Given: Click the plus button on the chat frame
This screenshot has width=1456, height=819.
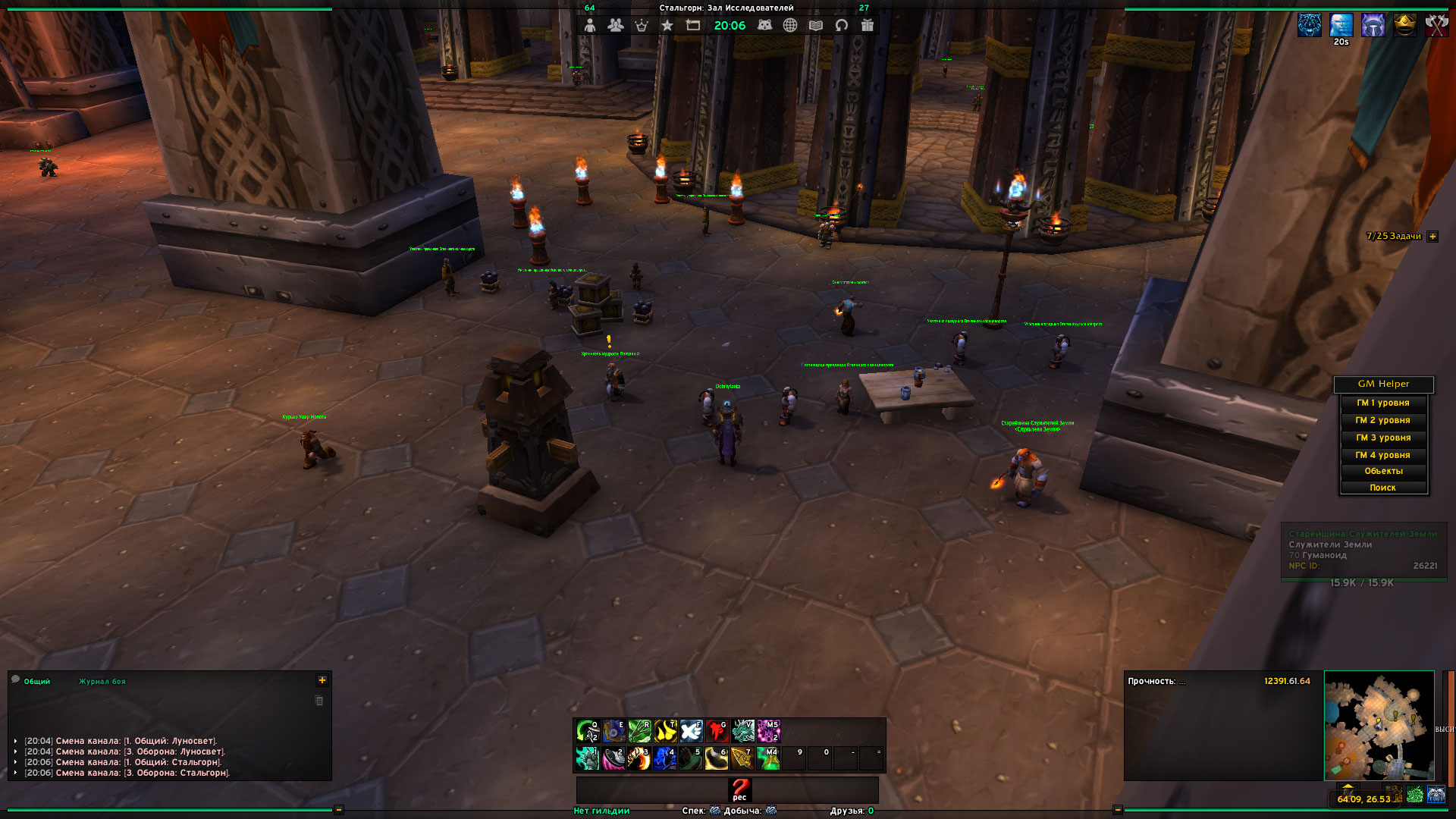Looking at the screenshot, I should point(322,680).
